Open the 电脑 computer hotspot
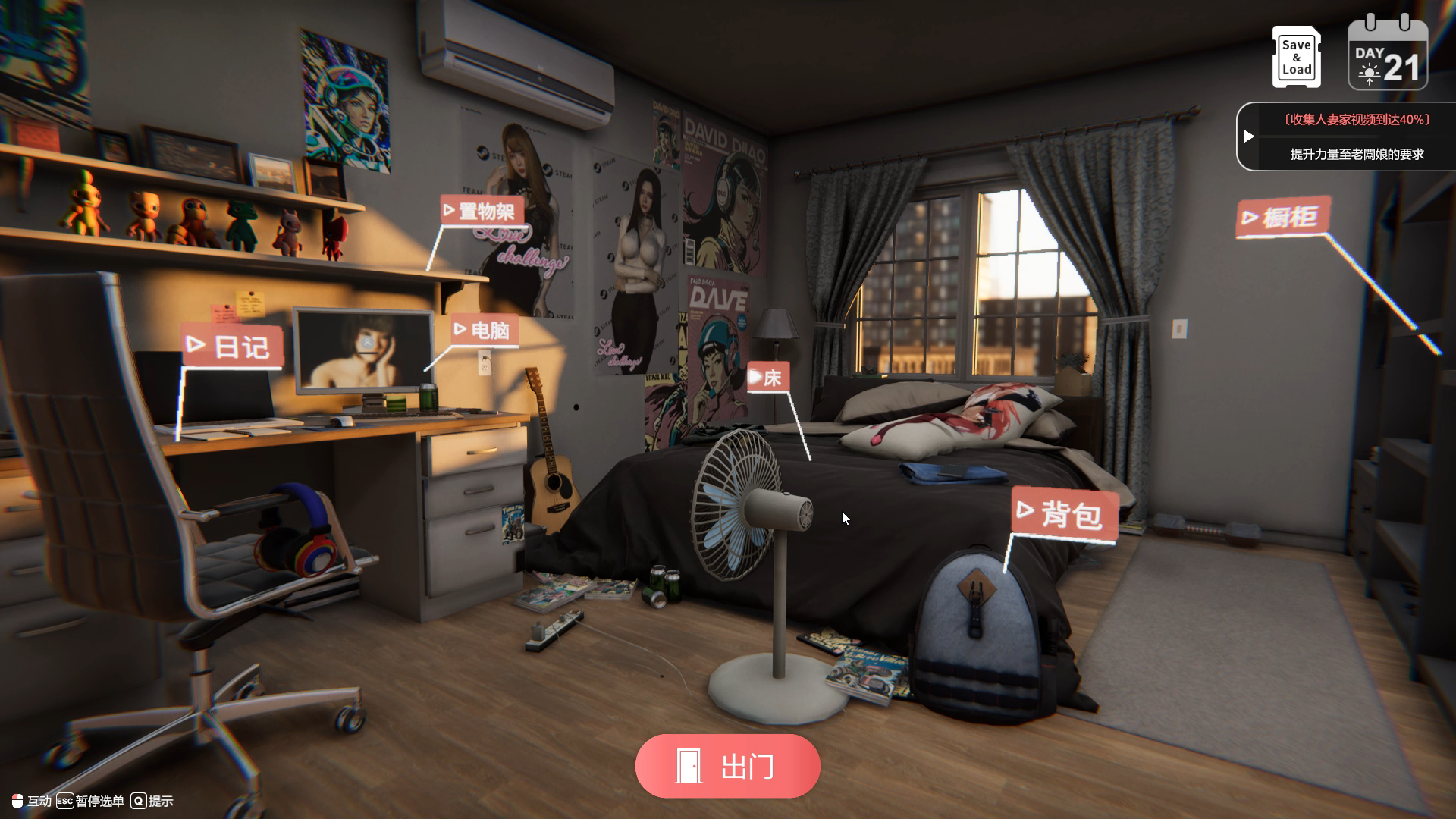This screenshot has height=819, width=1456. [x=484, y=331]
